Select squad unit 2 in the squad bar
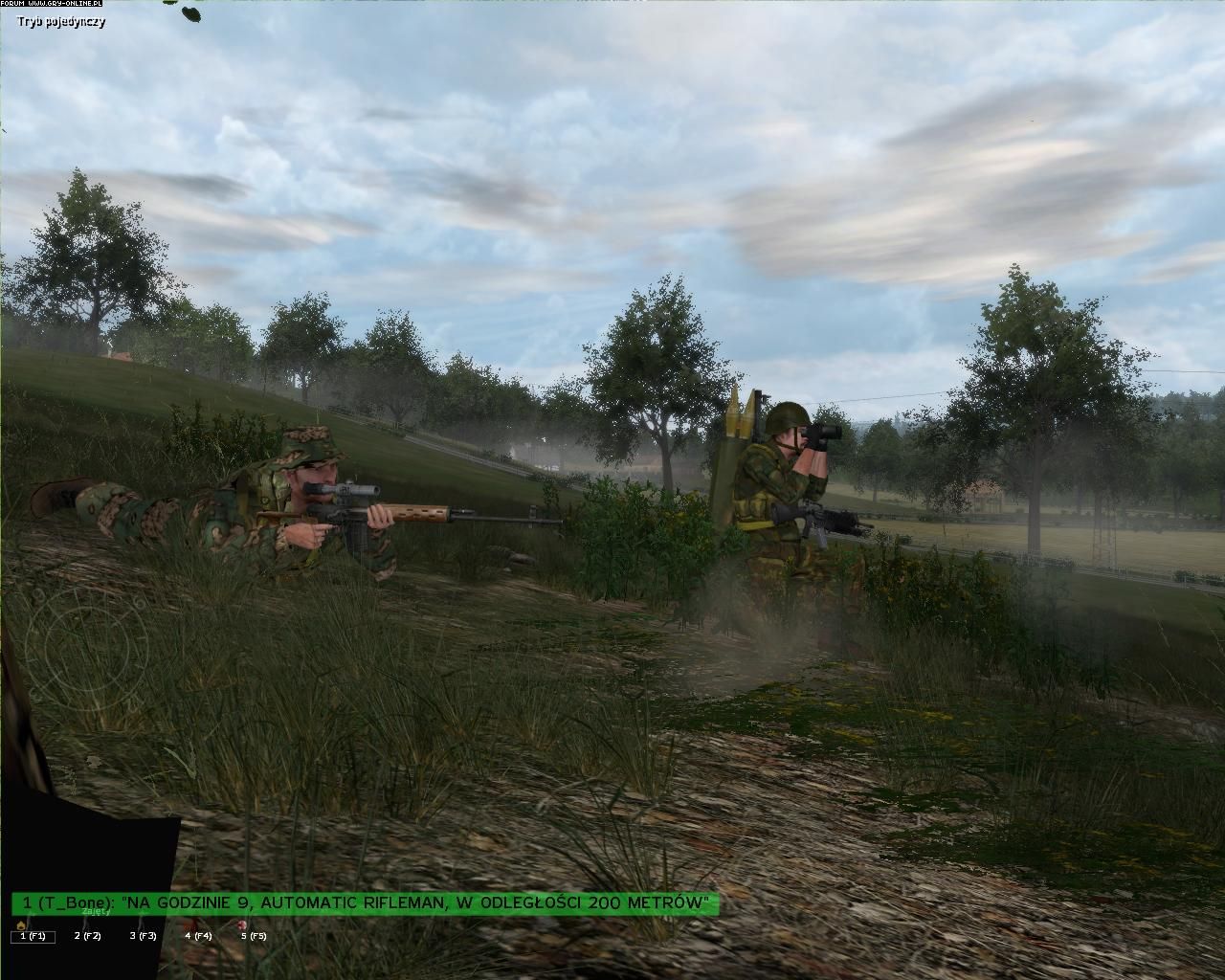Image resolution: width=1225 pixels, height=980 pixels. tap(88, 936)
